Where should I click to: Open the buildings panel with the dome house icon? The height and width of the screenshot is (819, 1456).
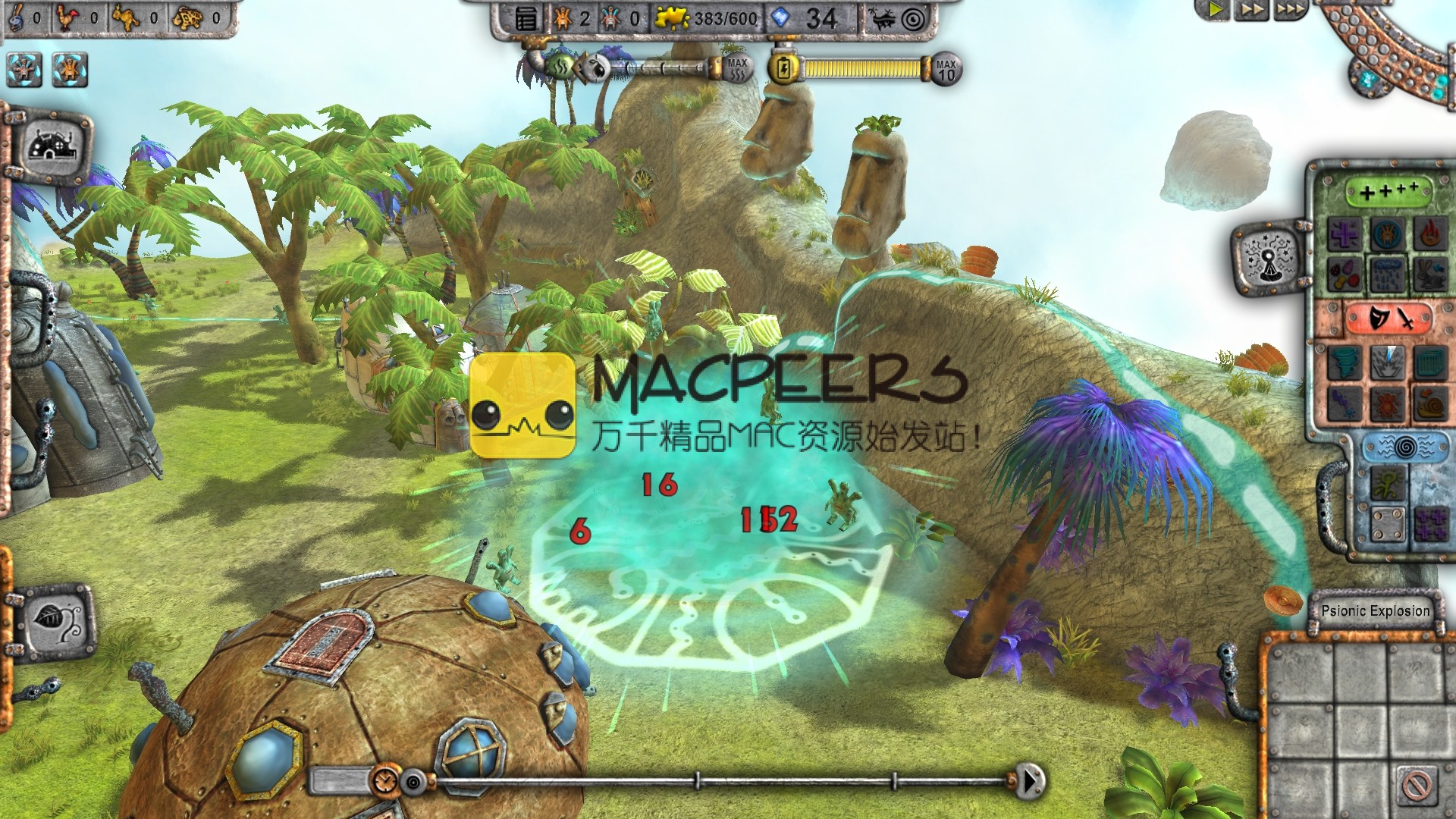(x=51, y=144)
